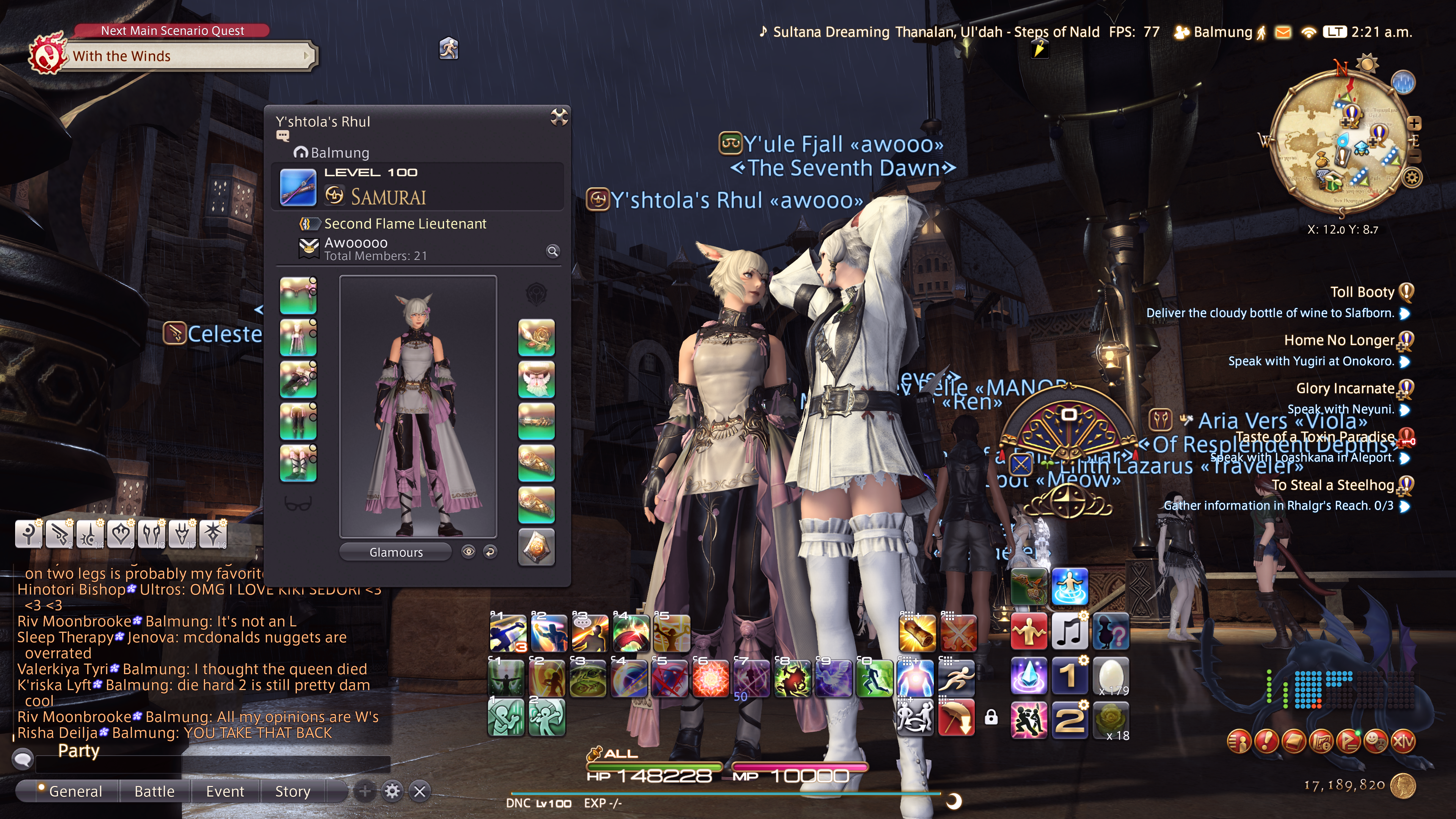View the free company Awooooo search icon

coord(552,251)
